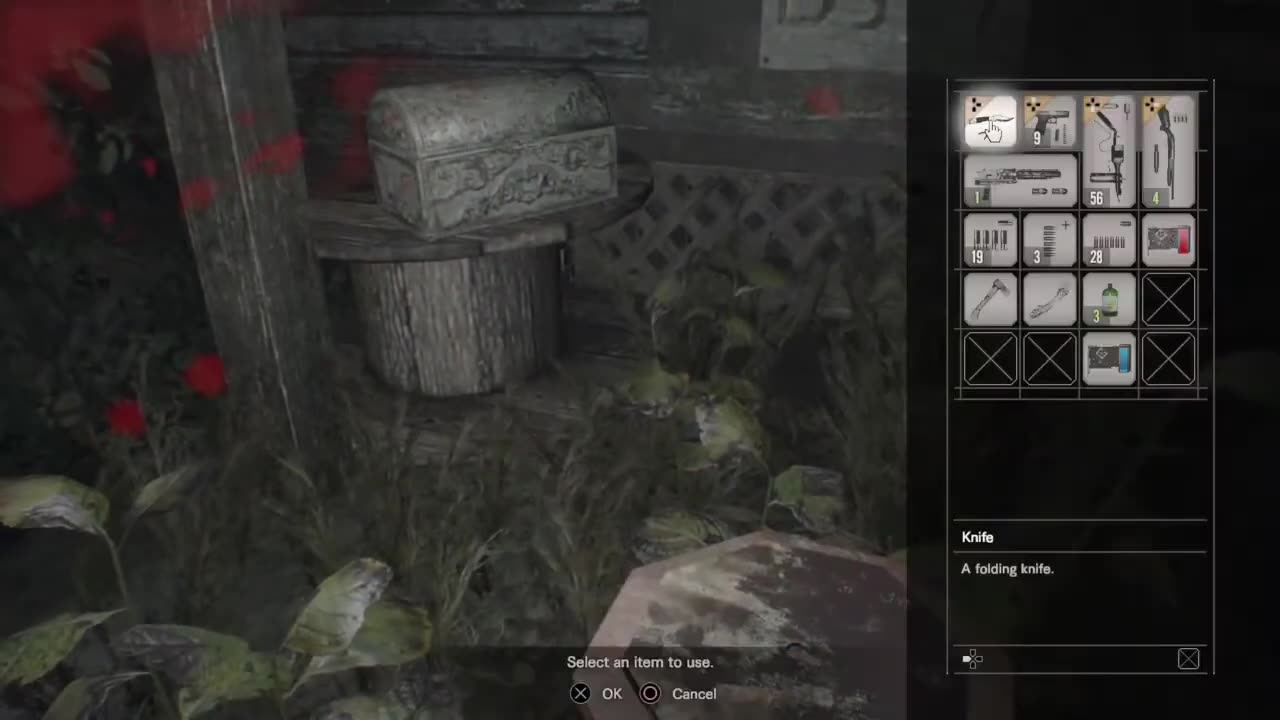The image size is (1280, 720).
Task: Select the burner weapon showing 56
Action: point(1108,150)
